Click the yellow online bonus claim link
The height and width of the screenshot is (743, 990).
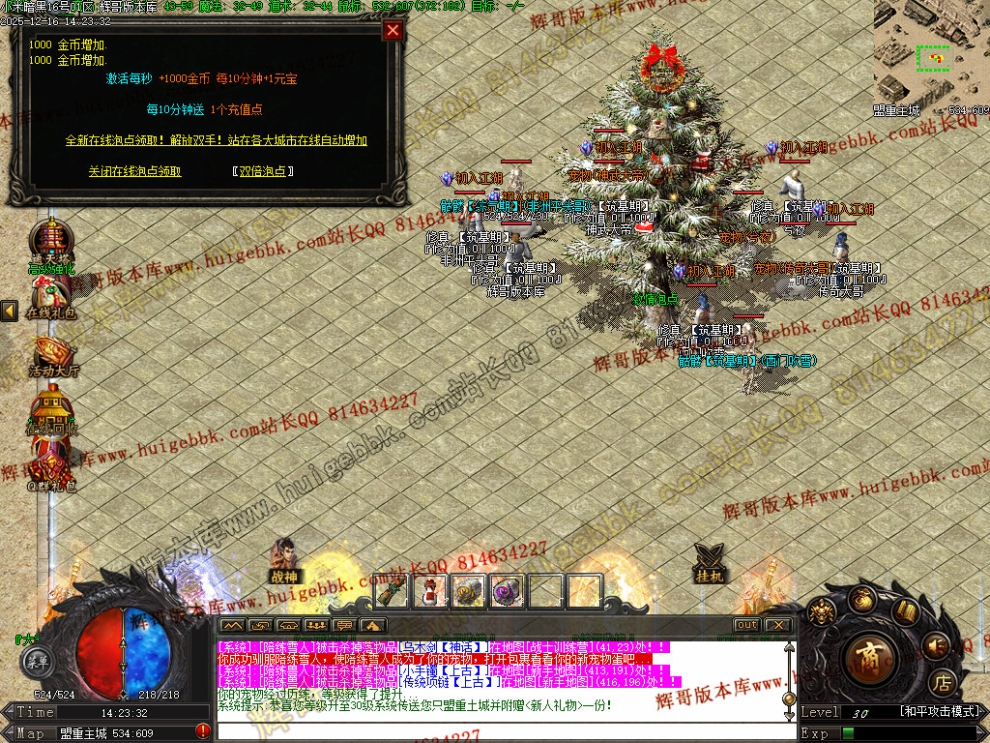(x=216, y=140)
